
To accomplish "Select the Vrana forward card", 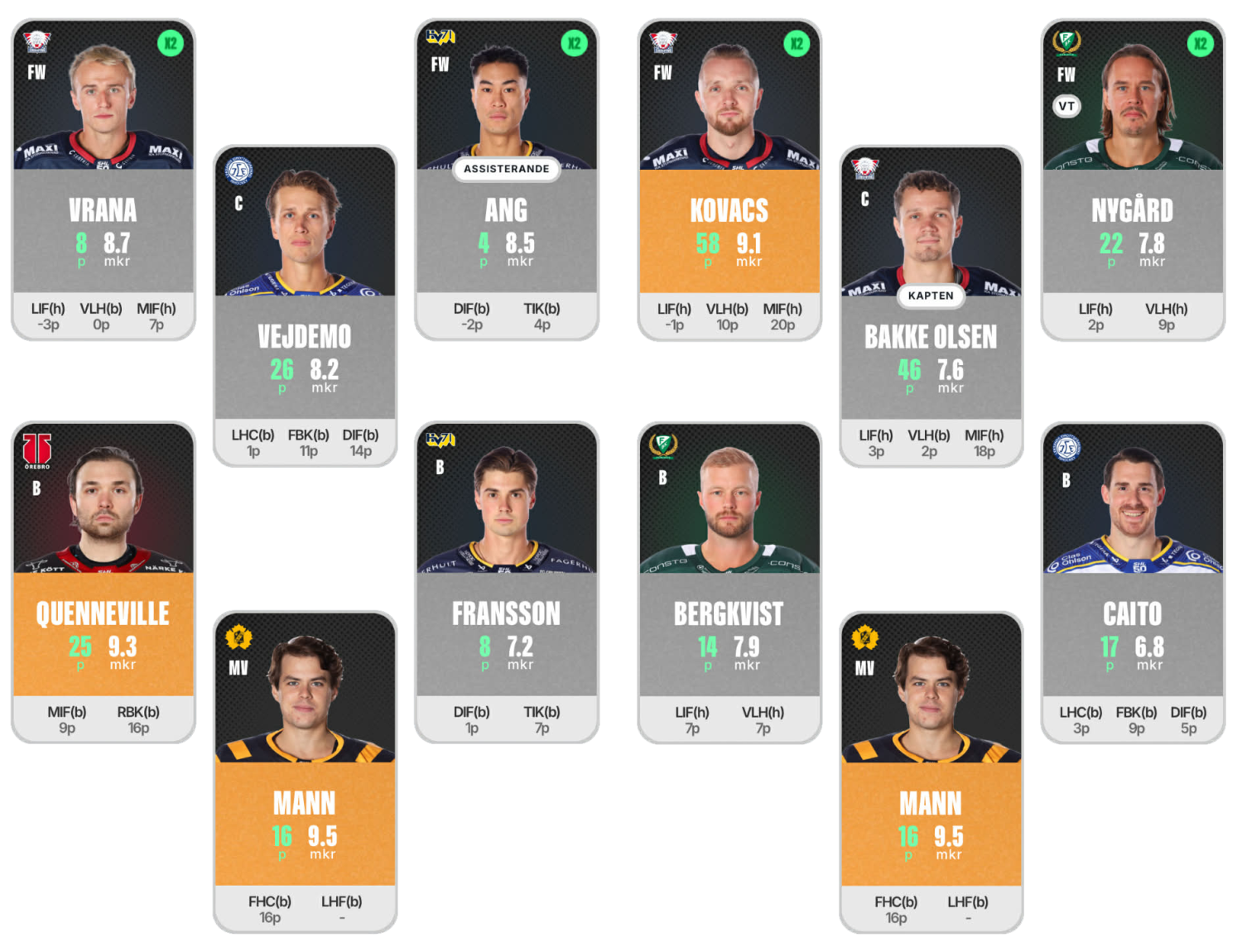I will 103,180.
